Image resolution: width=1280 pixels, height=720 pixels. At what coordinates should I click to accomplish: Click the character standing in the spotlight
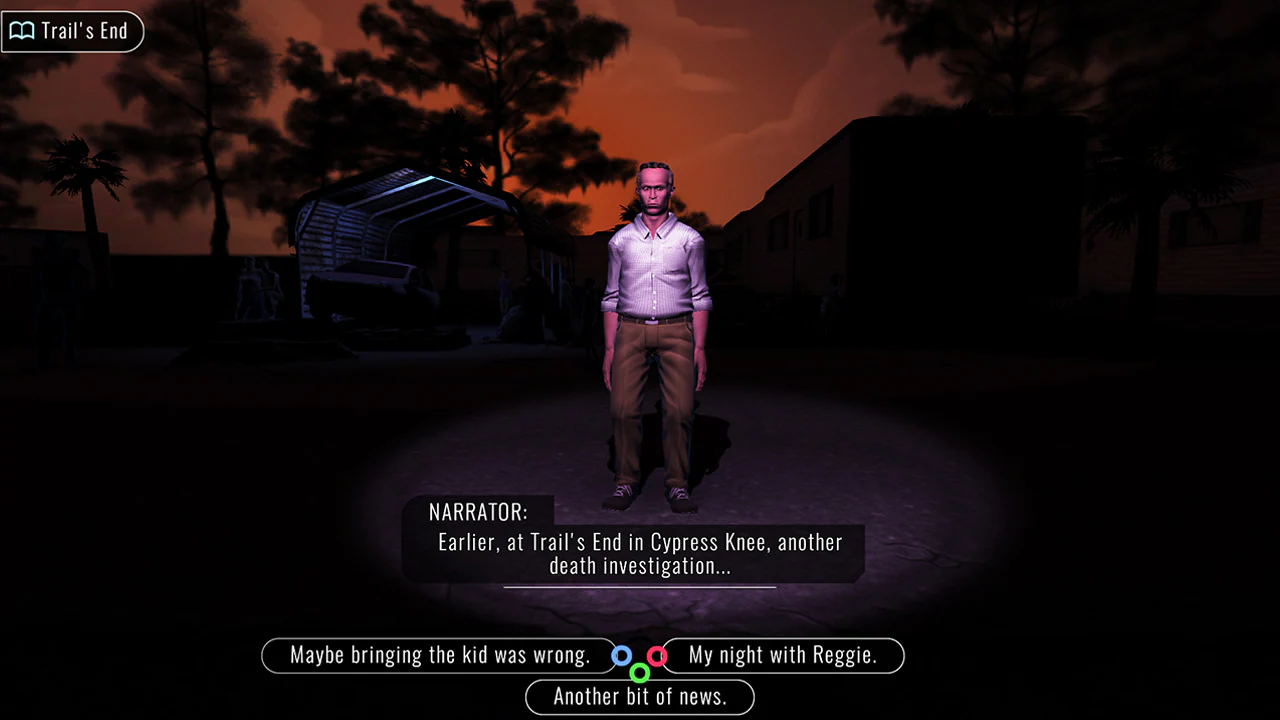tap(655, 330)
